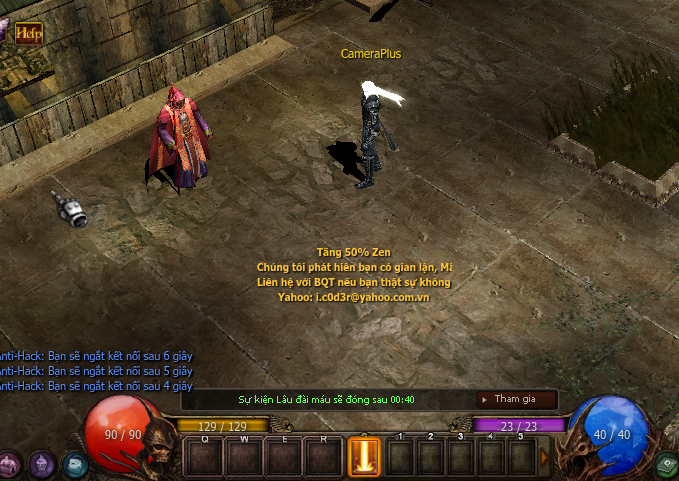Click the green icon beside mana orb

pyautogui.click(x=665, y=464)
